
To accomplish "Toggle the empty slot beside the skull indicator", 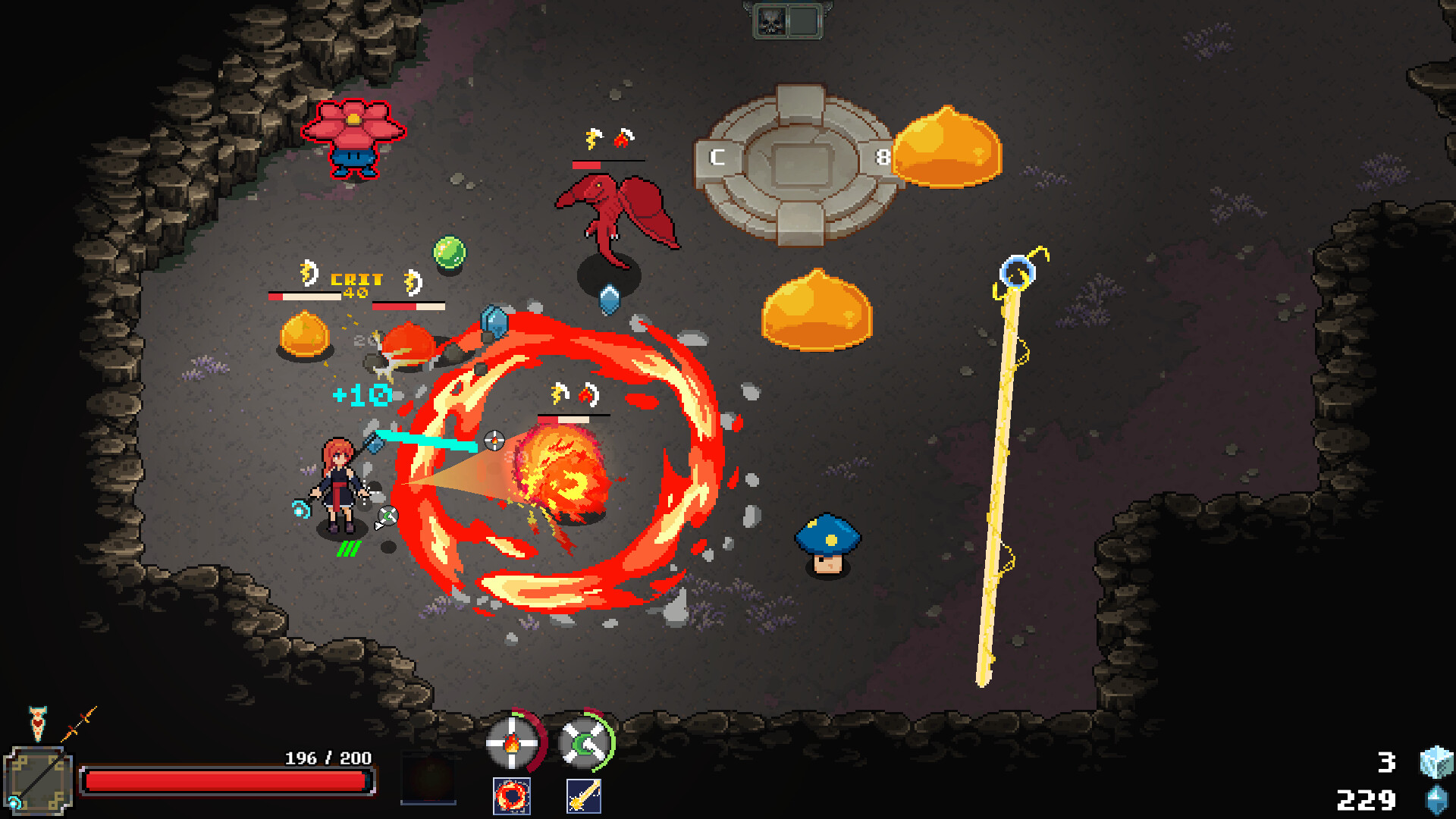I will coord(805,20).
